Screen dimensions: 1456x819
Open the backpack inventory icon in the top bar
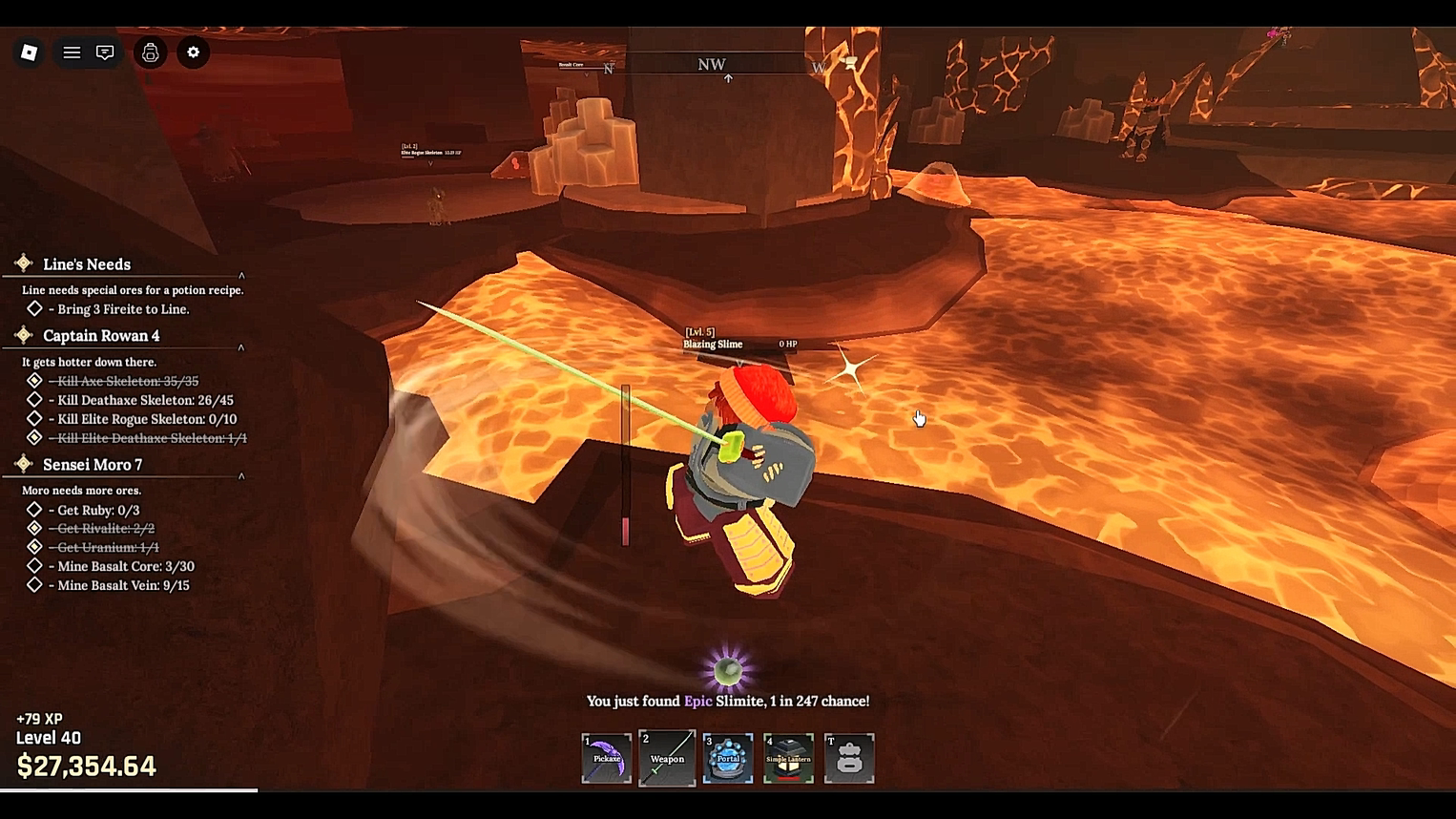tap(151, 52)
